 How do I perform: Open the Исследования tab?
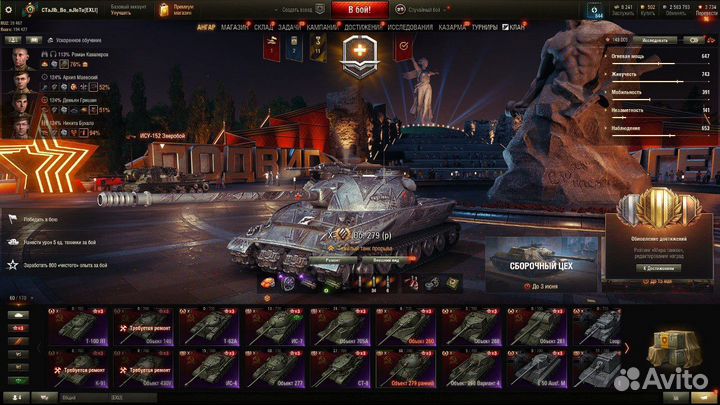point(409,28)
